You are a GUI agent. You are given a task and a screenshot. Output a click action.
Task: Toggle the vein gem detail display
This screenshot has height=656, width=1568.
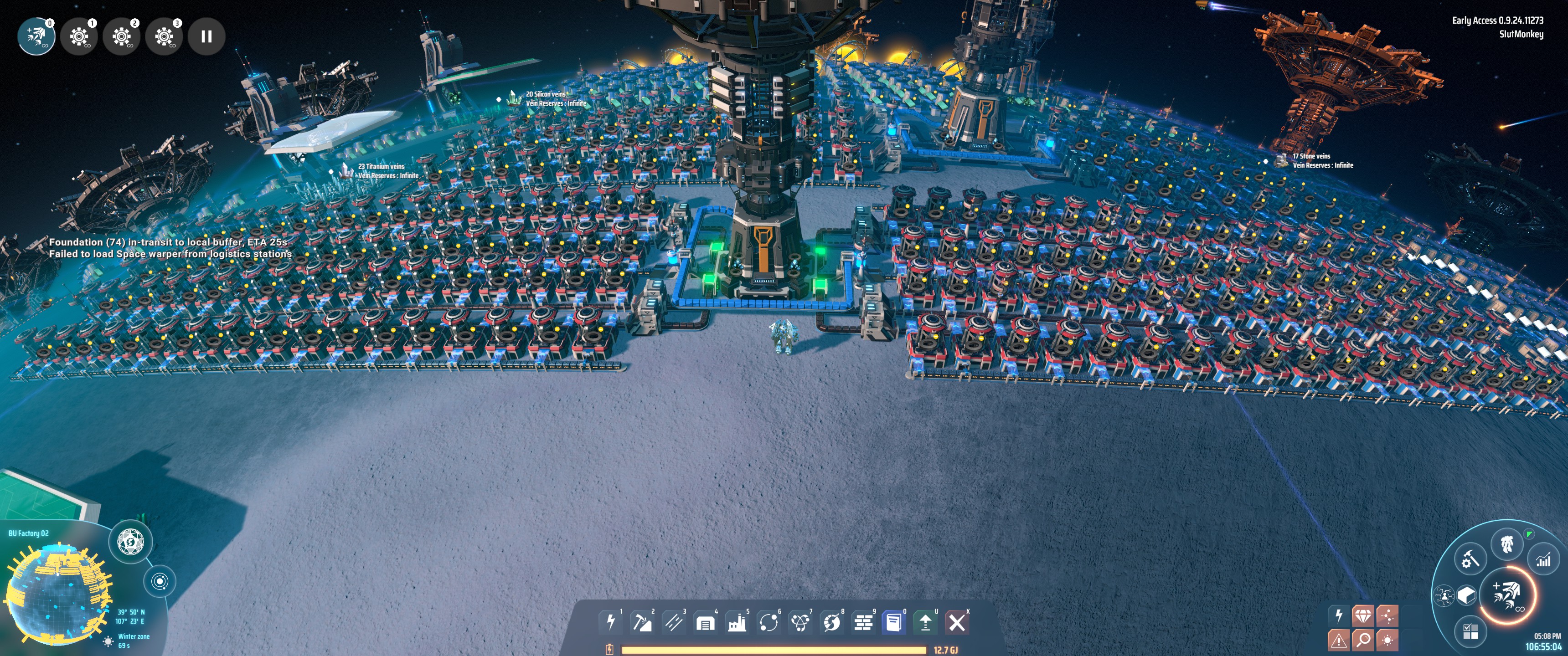tap(1363, 616)
